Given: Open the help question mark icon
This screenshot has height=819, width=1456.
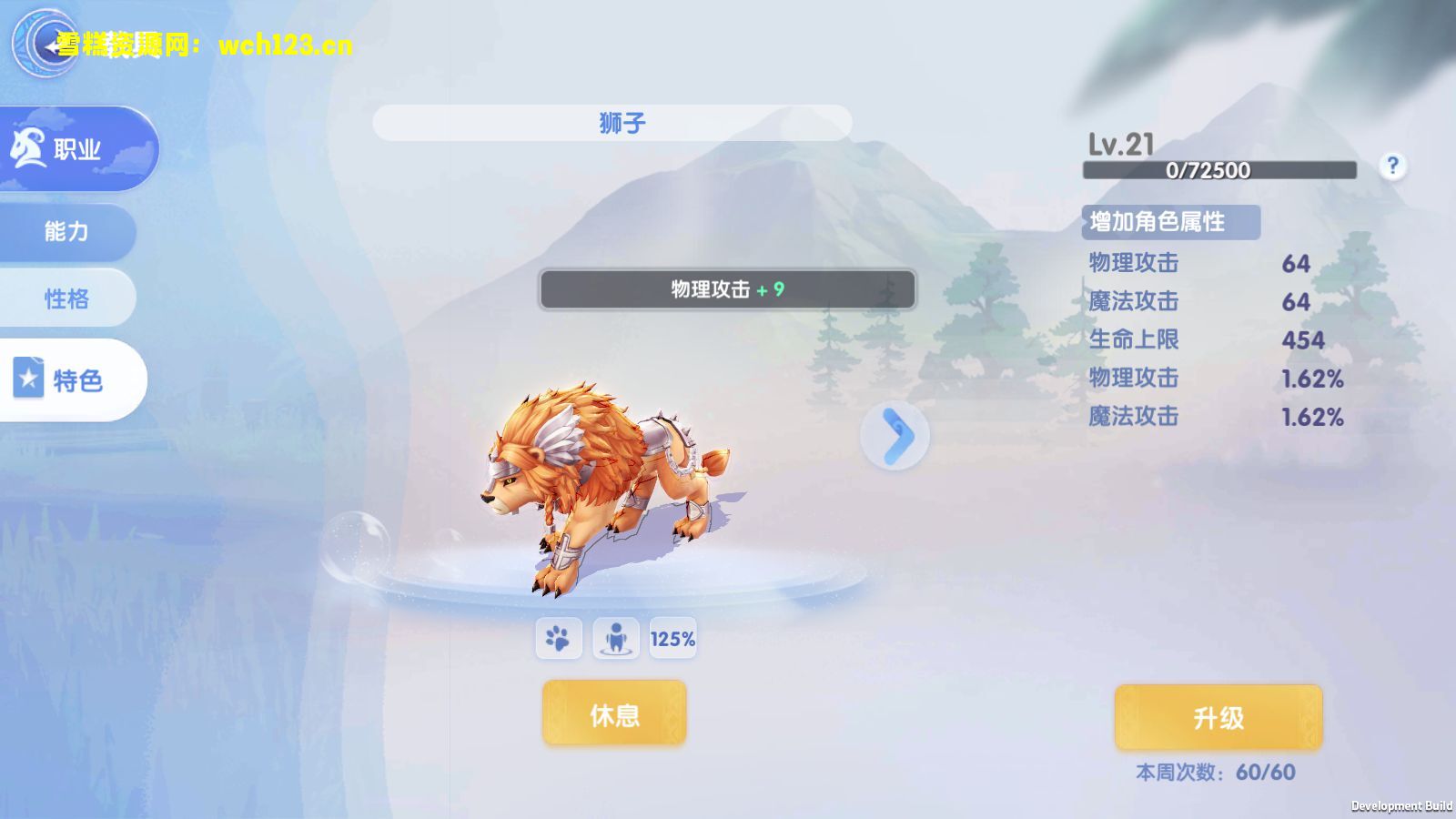Looking at the screenshot, I should (x=1392, y=165).
